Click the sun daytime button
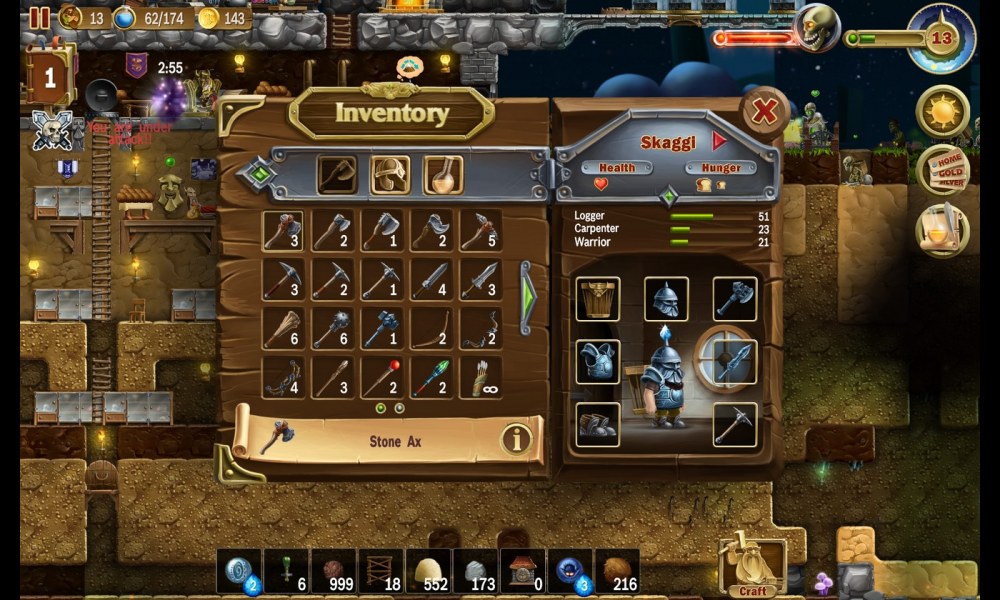 tap(942, 111)
